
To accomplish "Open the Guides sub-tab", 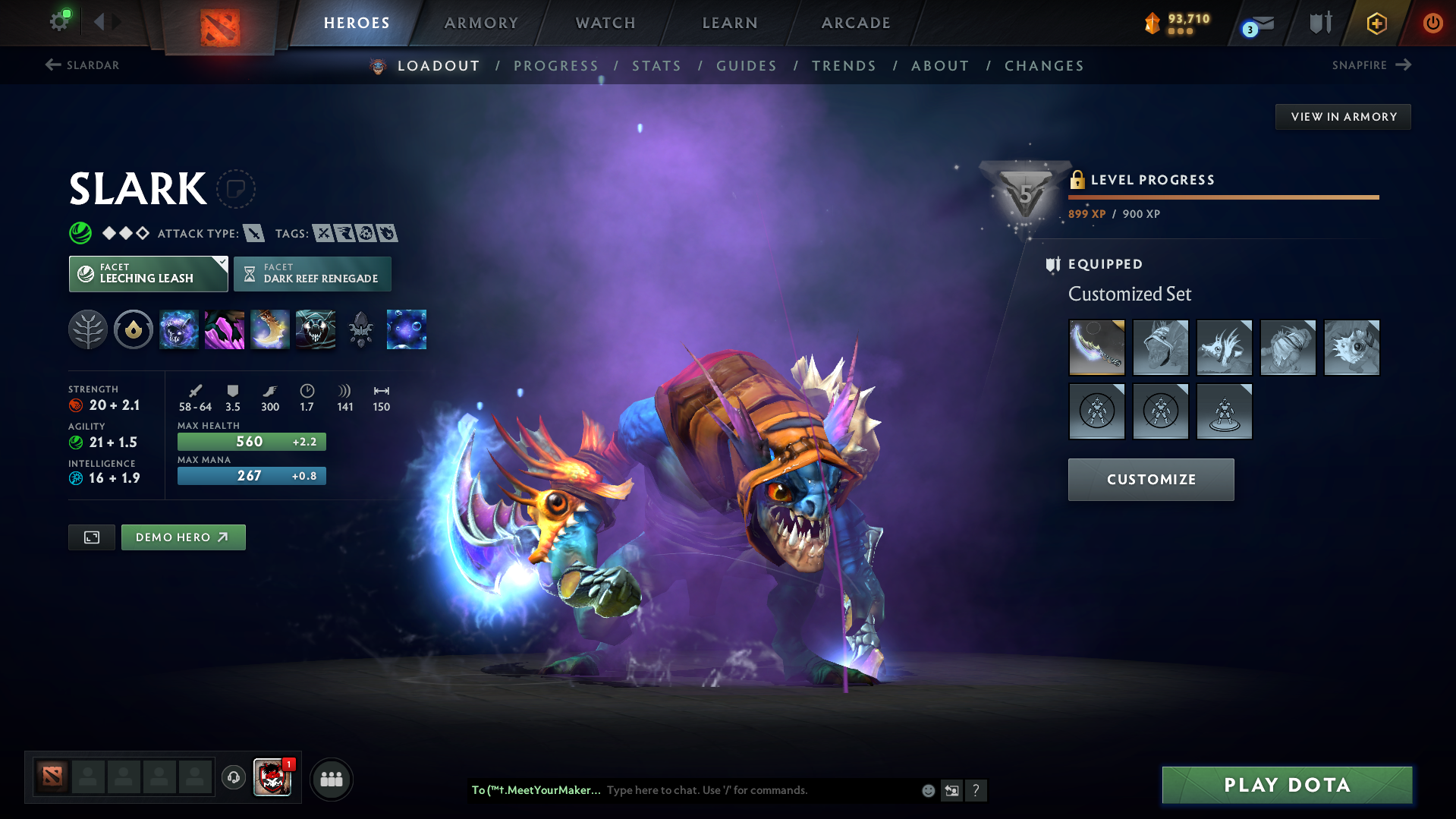I will [747, 66].
